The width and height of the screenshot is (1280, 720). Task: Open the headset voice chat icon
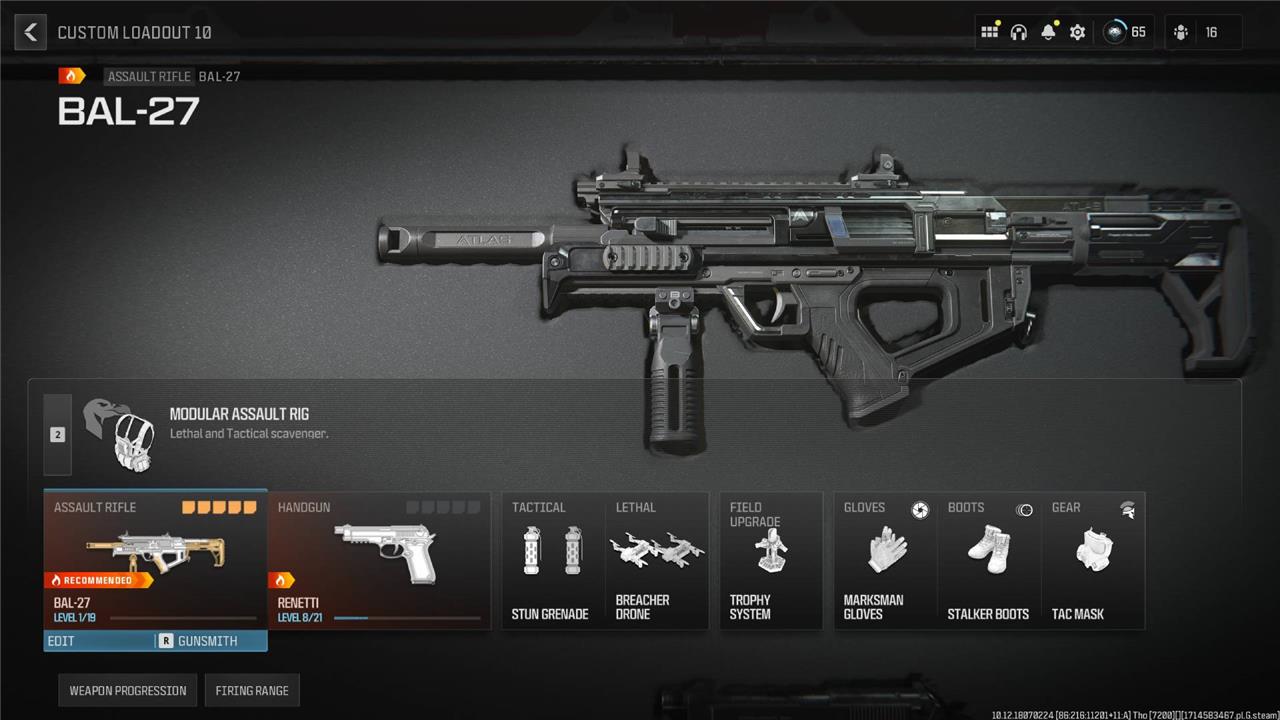[x=1019, y=32]
